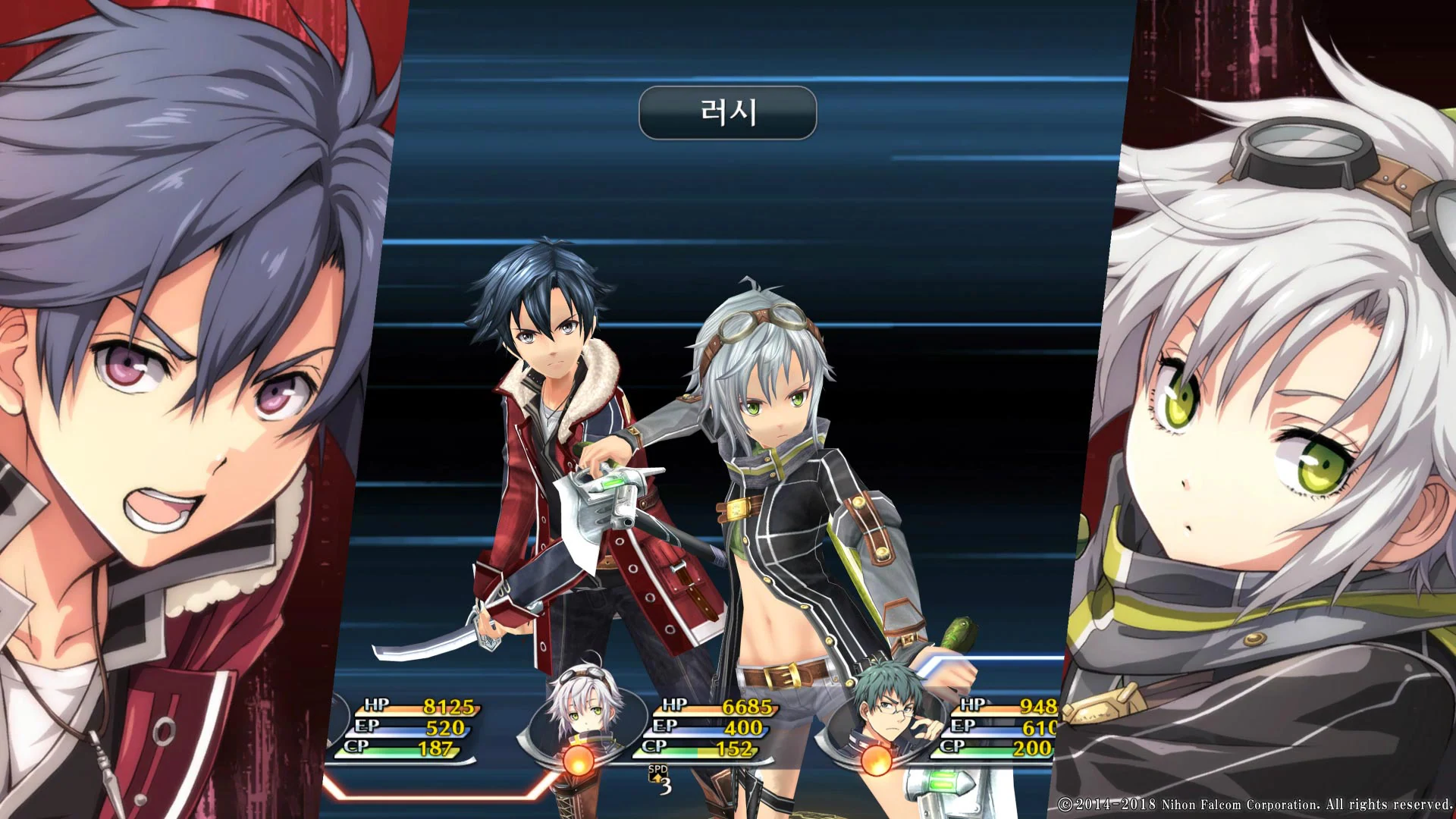This screenshot has height=819, width=1456.
Task: Select the 러시 banner at the top
Action: click(726, 114)
